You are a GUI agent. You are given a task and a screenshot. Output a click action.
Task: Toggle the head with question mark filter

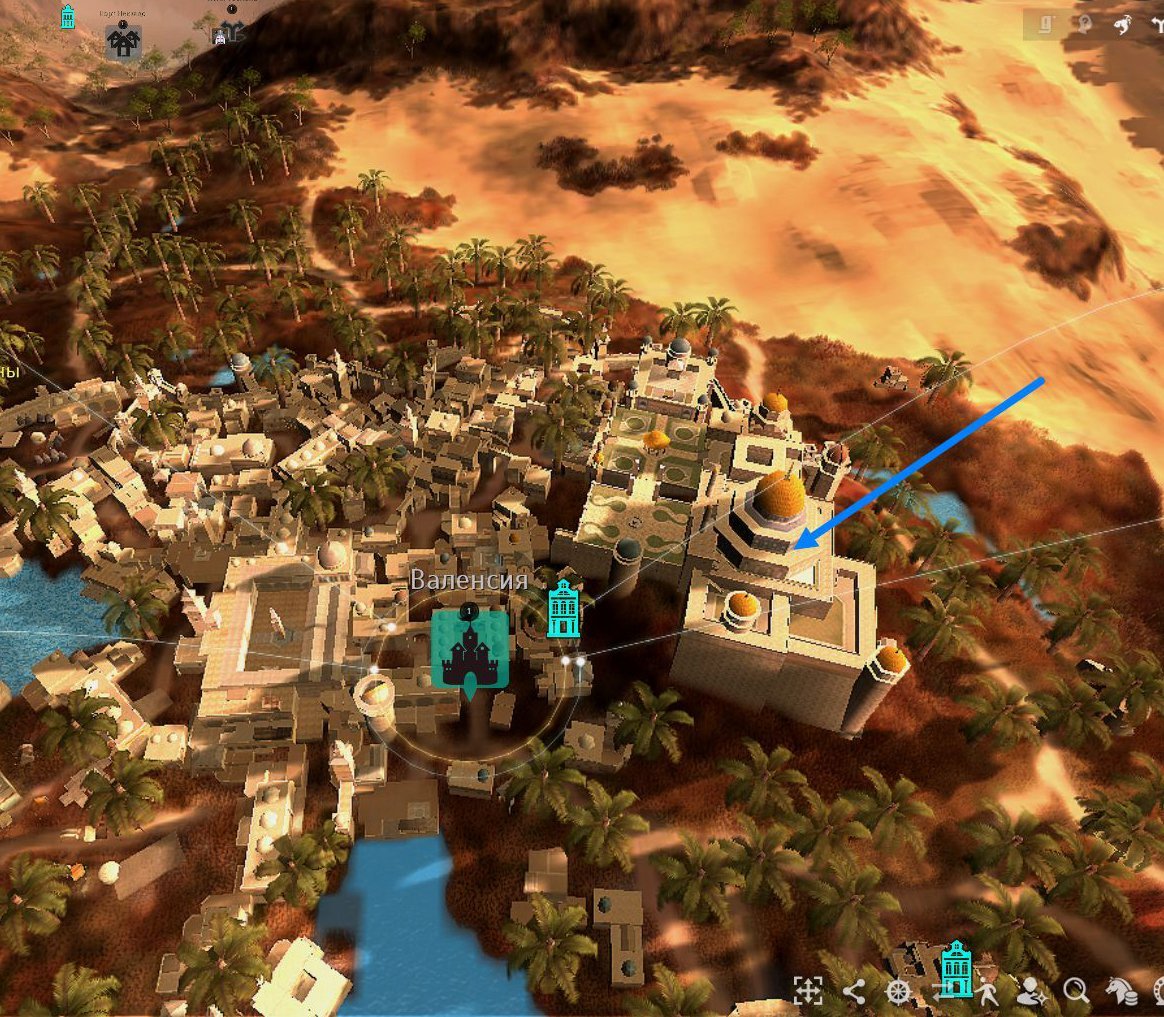[1085, 26]
